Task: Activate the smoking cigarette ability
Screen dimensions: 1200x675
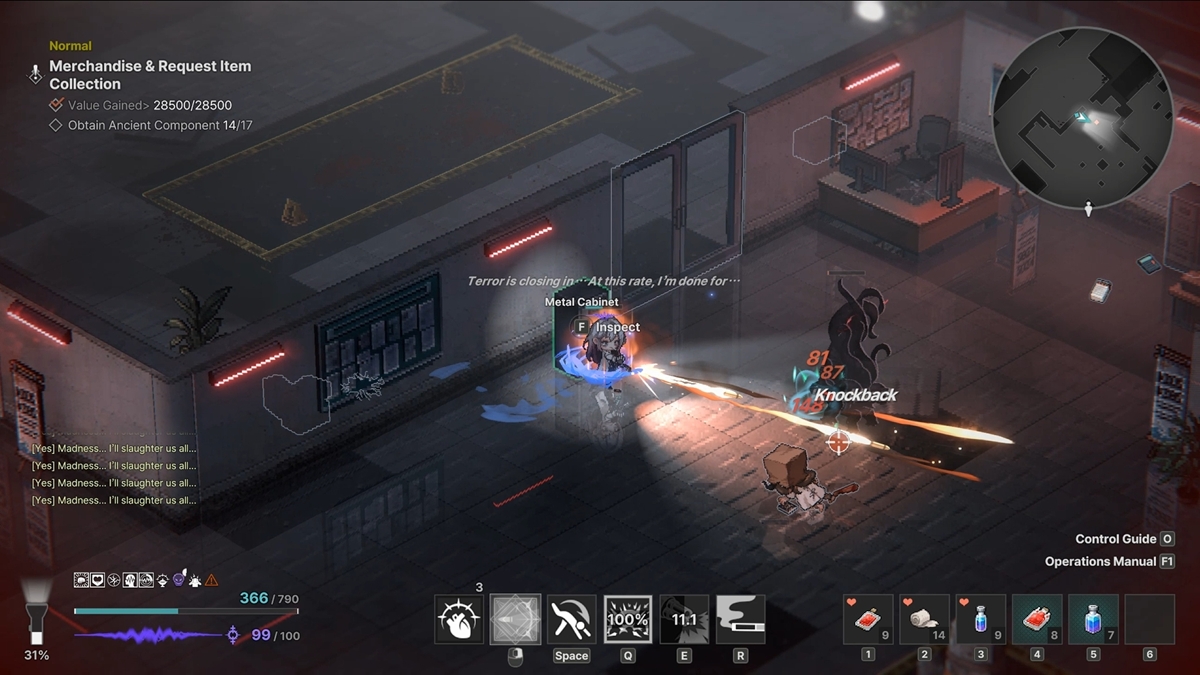Action: tap(740, 620)
